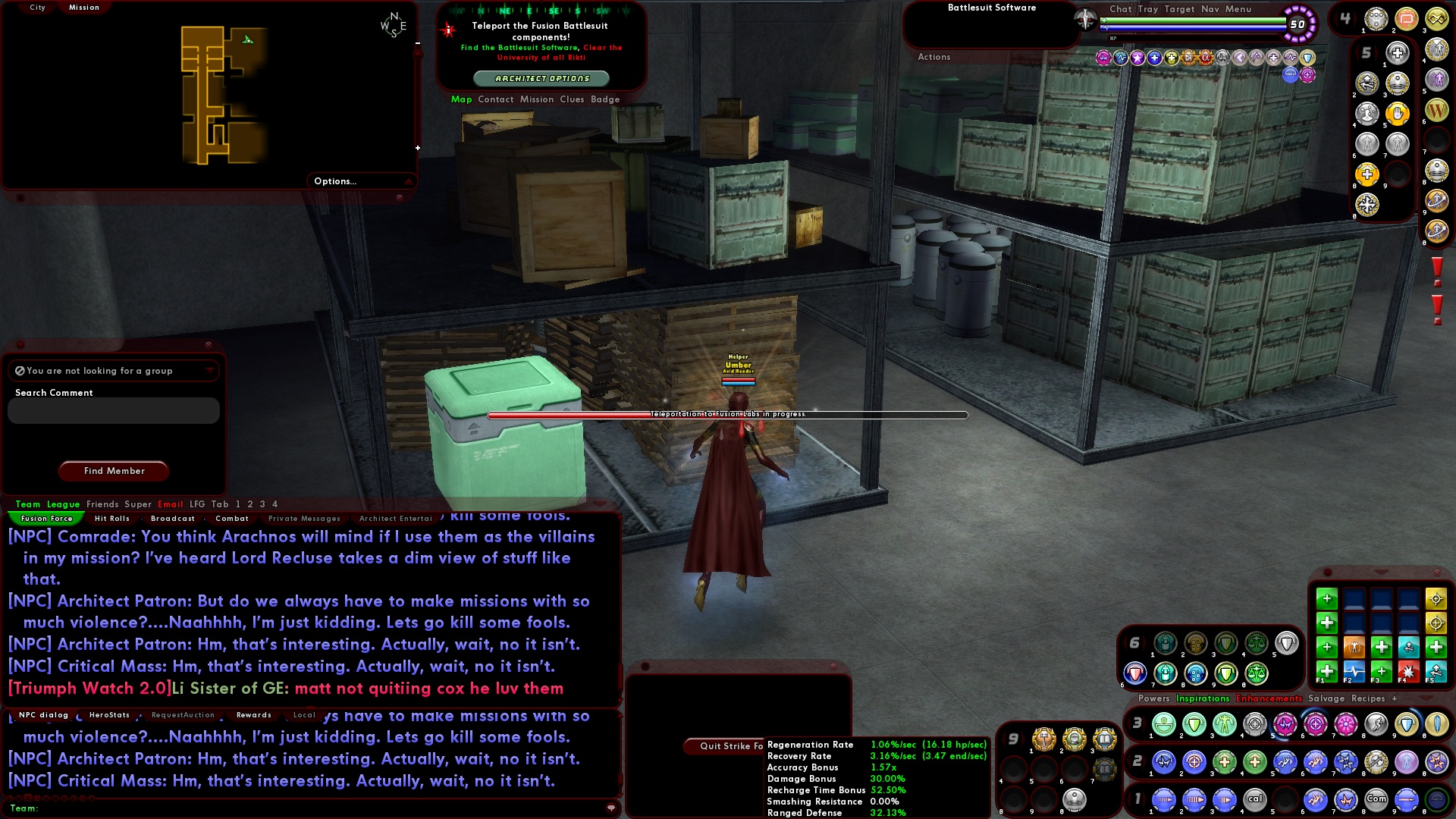Activate the silver Sprint power in tray 3
Viewport: 1456px width, 819px height.
pos(1375,724)
